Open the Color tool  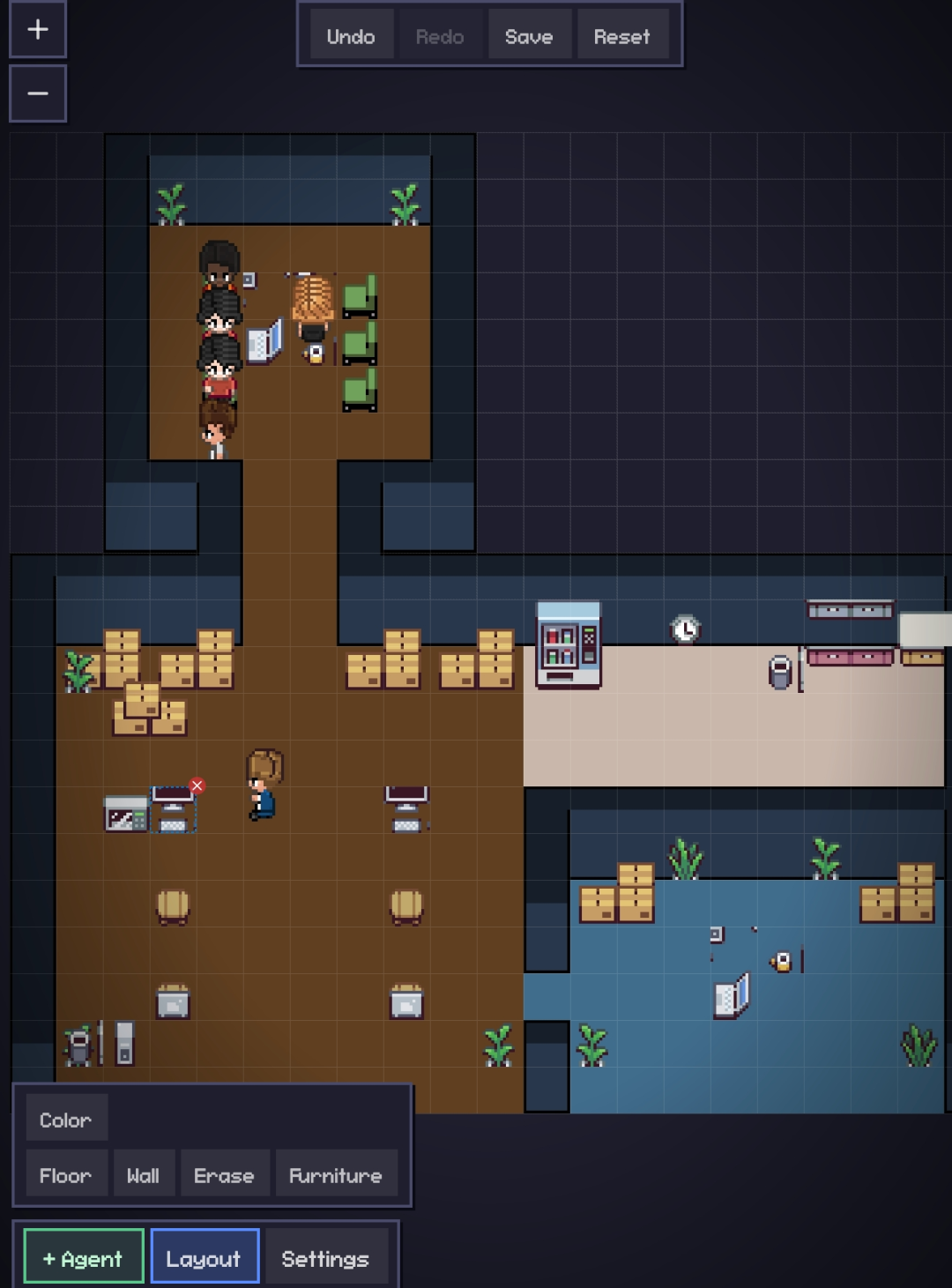66,1120
